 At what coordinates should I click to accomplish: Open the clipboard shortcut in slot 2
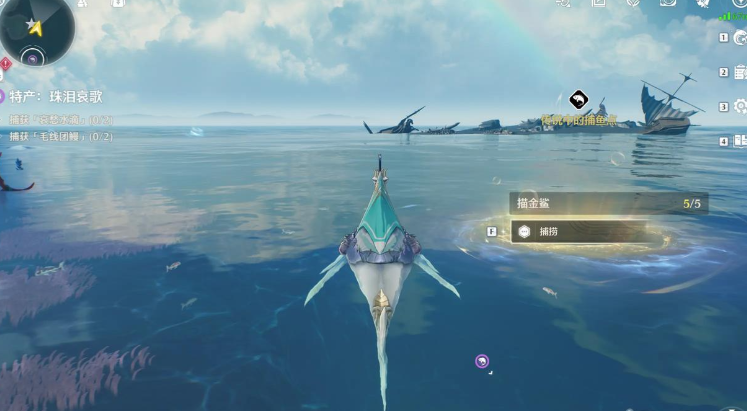tap(740, 72)
